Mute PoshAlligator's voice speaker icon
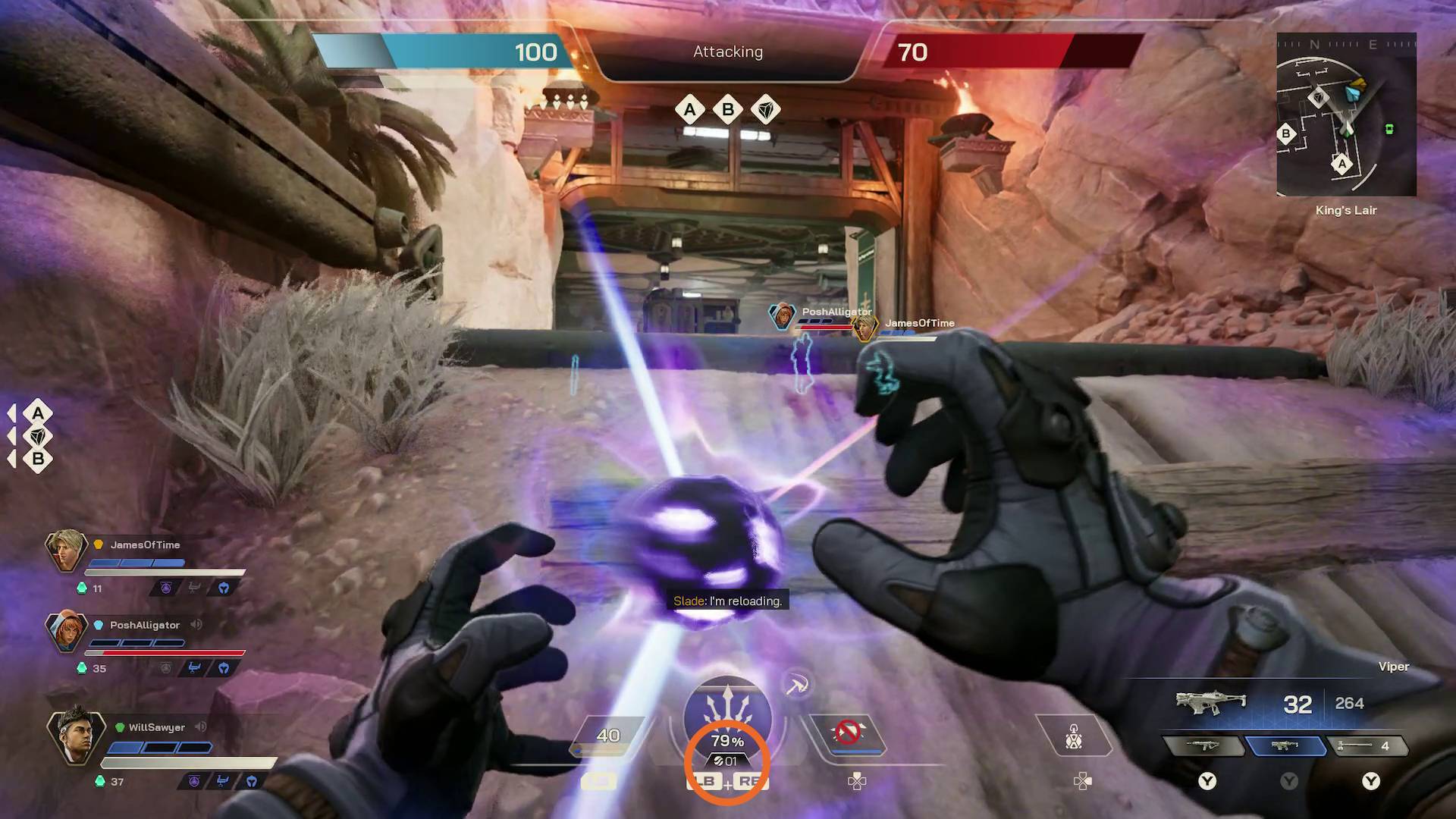 [x=197, y=624]
